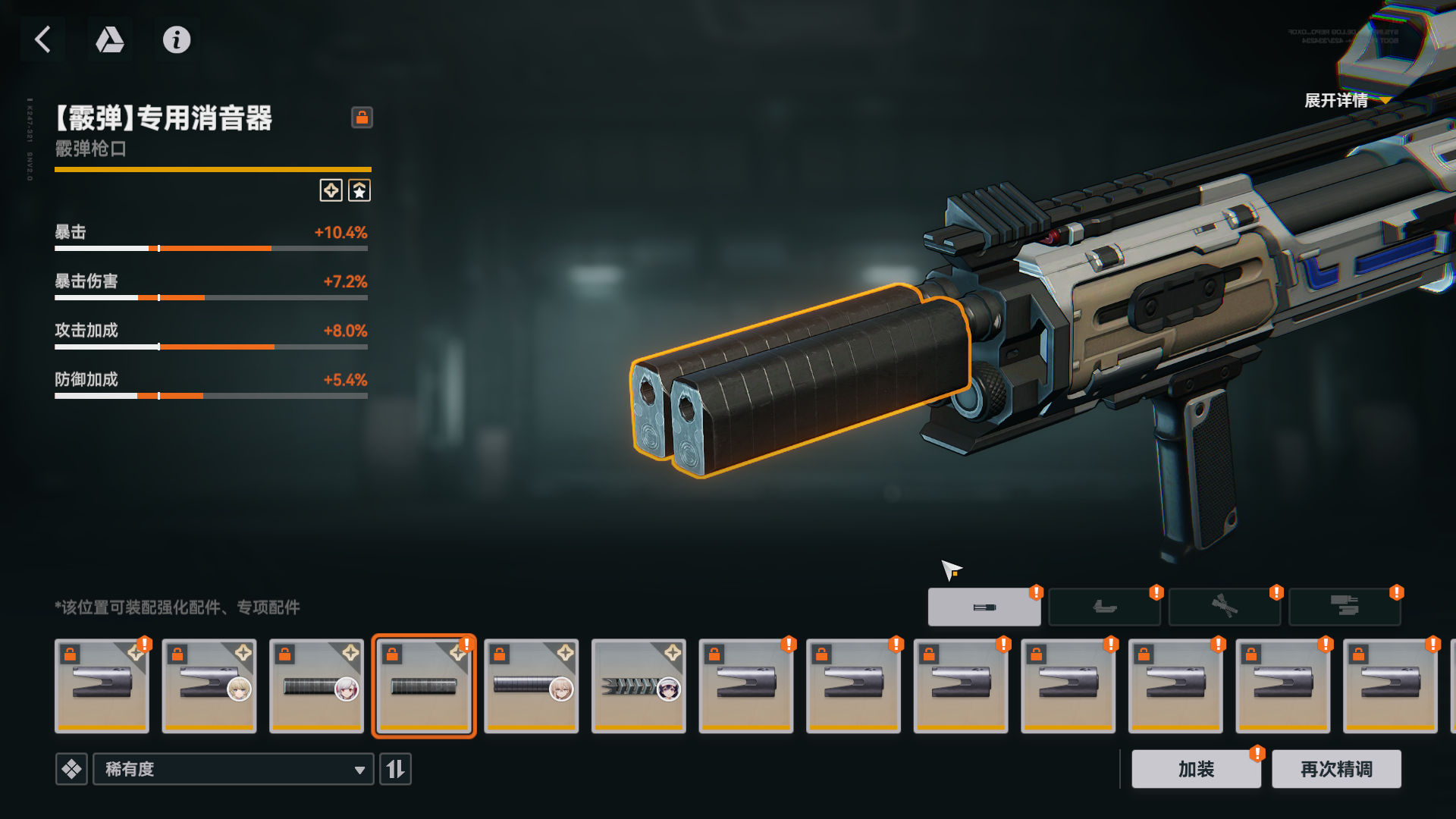Toggle the sort order arrows button

point(395,769)
